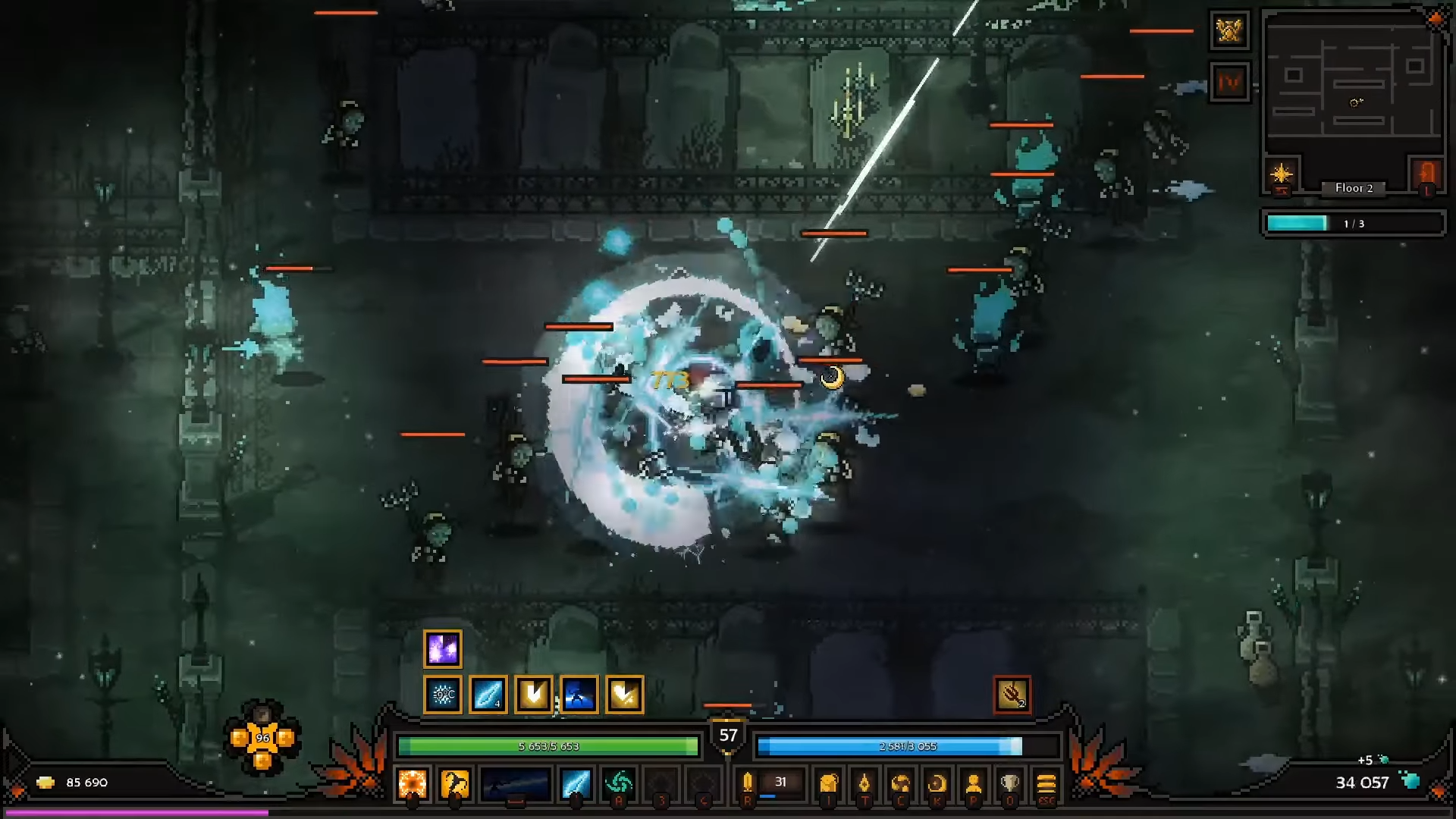Screen dimensions: 1456x819
Task: Trigger the wide dark blue dash skill
Action: [x=515, y=784]
